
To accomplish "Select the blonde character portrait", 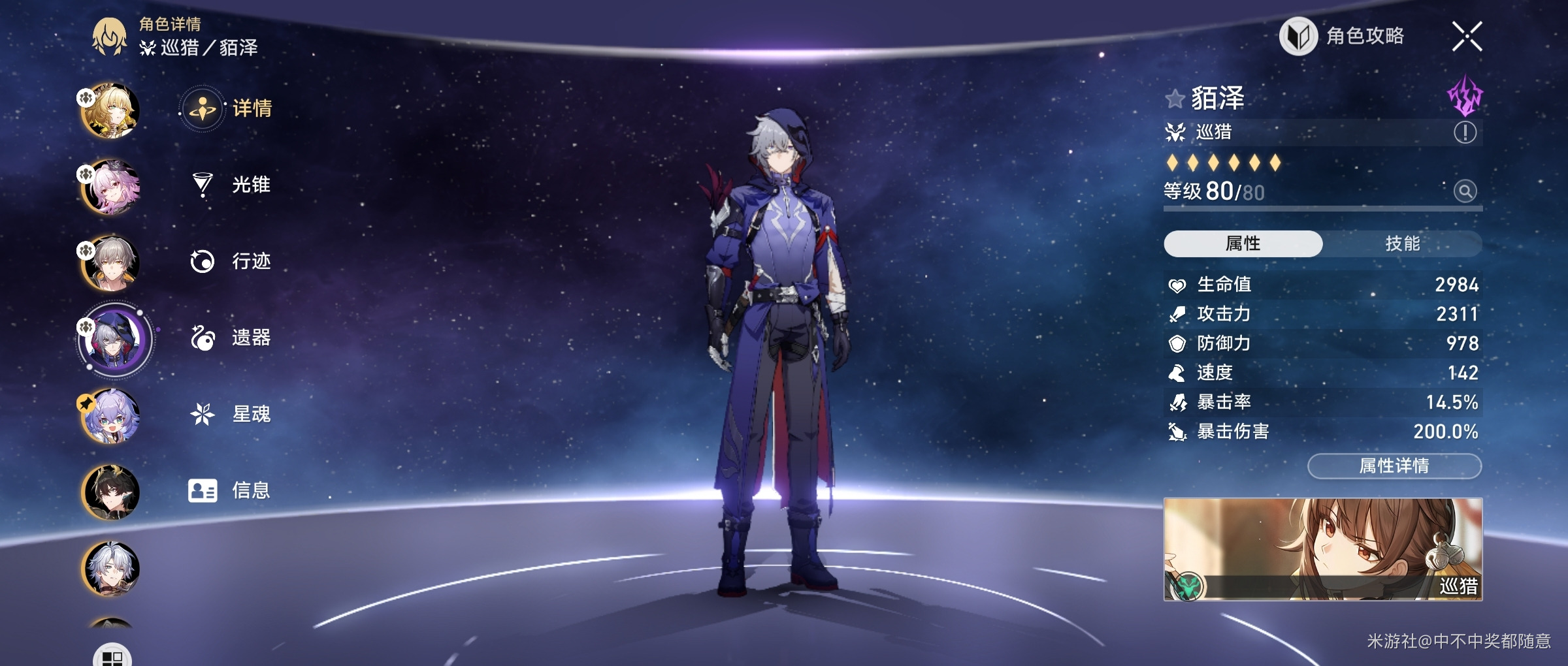I will tap(110, 110).
